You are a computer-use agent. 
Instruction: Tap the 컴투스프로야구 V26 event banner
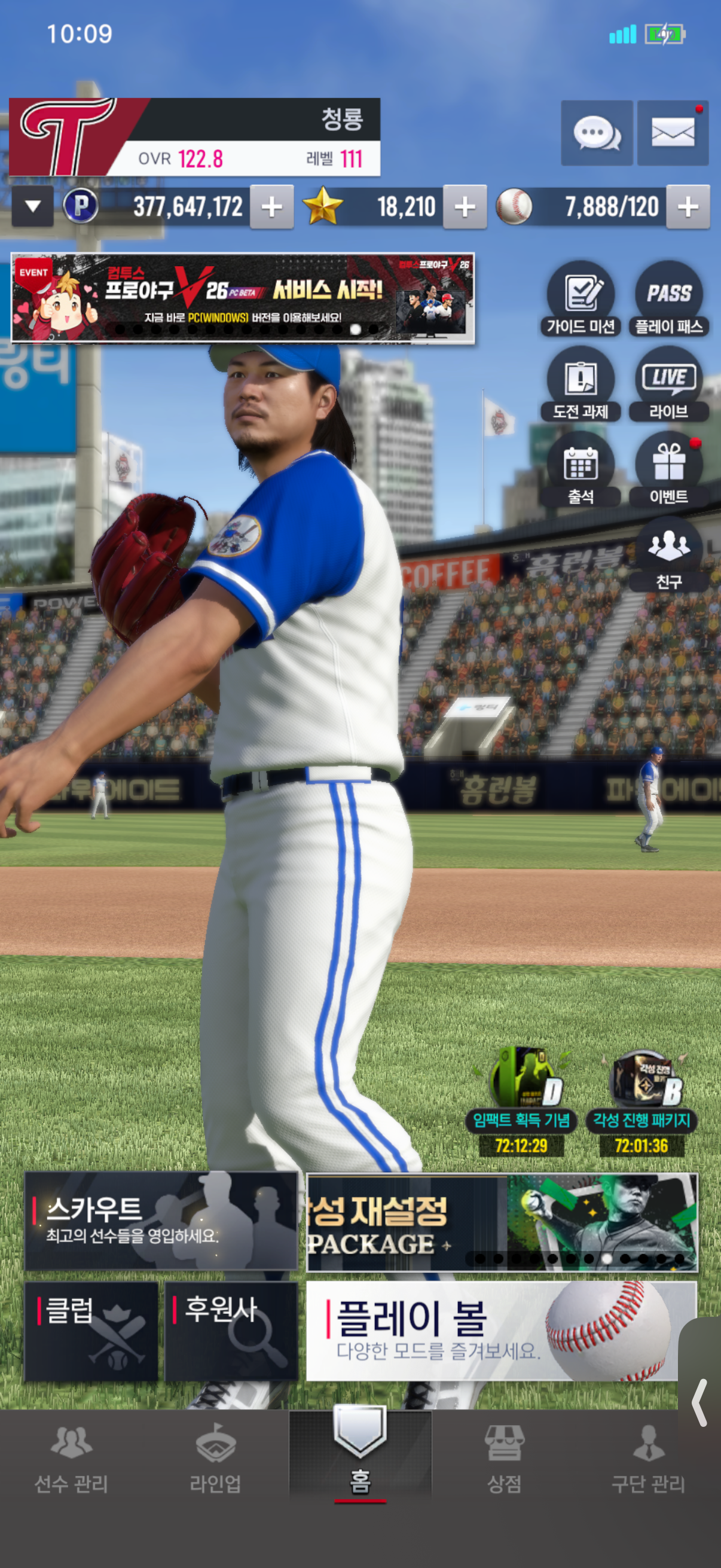pos(243,298)
